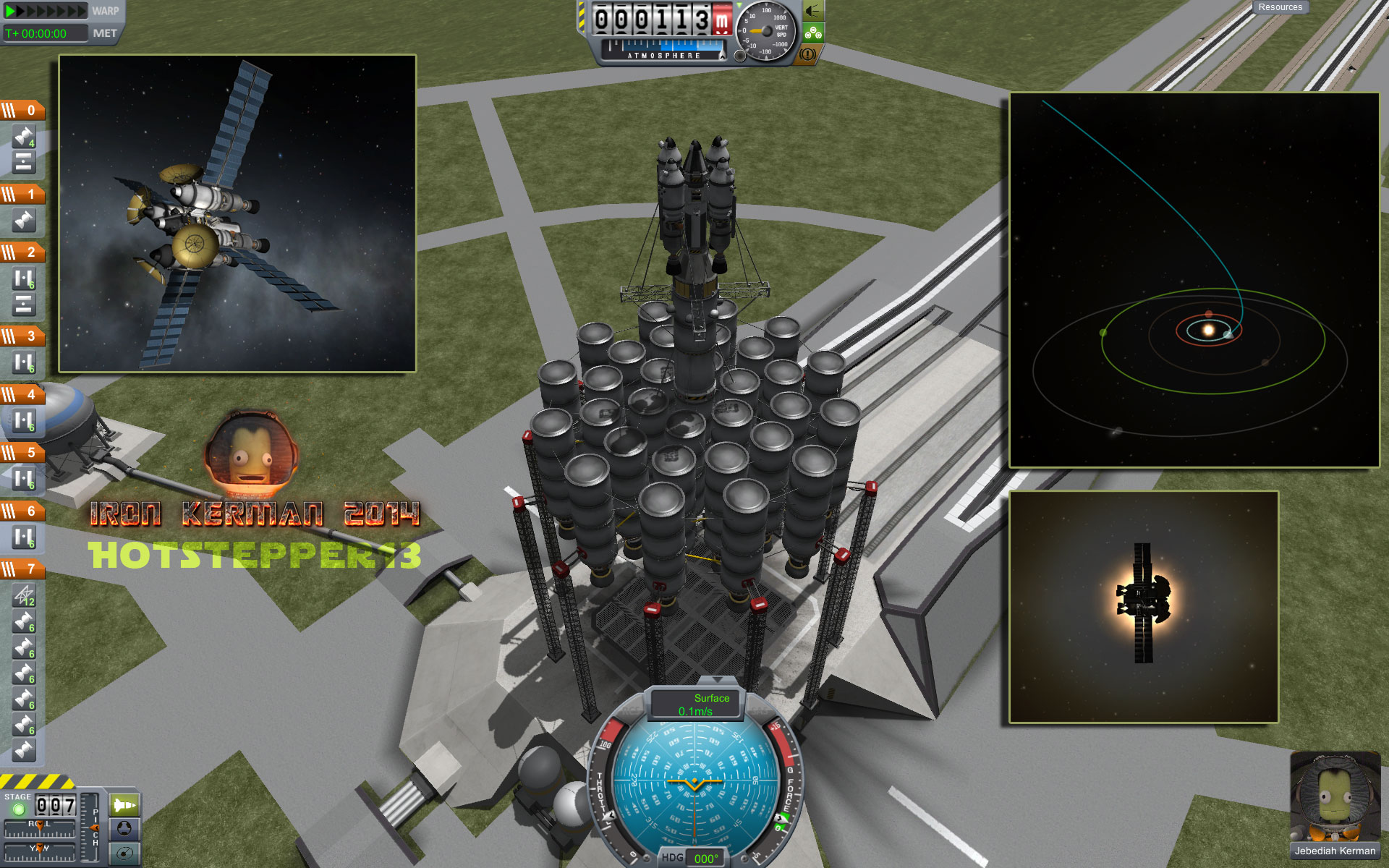
Task: Switch to docking mode
Action: point(124,827)
